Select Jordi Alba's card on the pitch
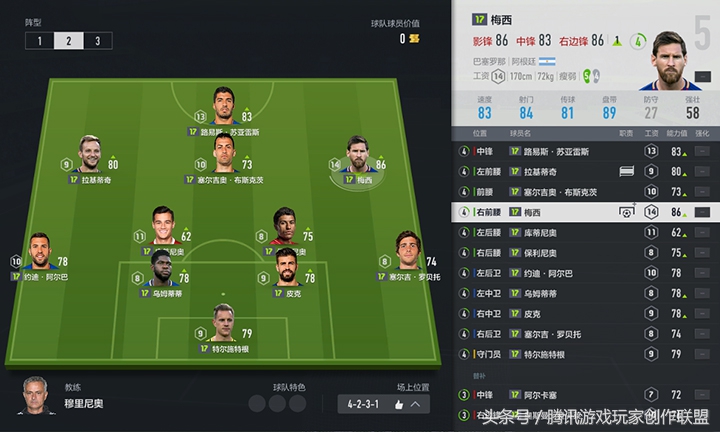This screenshot has width=720, height=432. [x=41, y=250]
